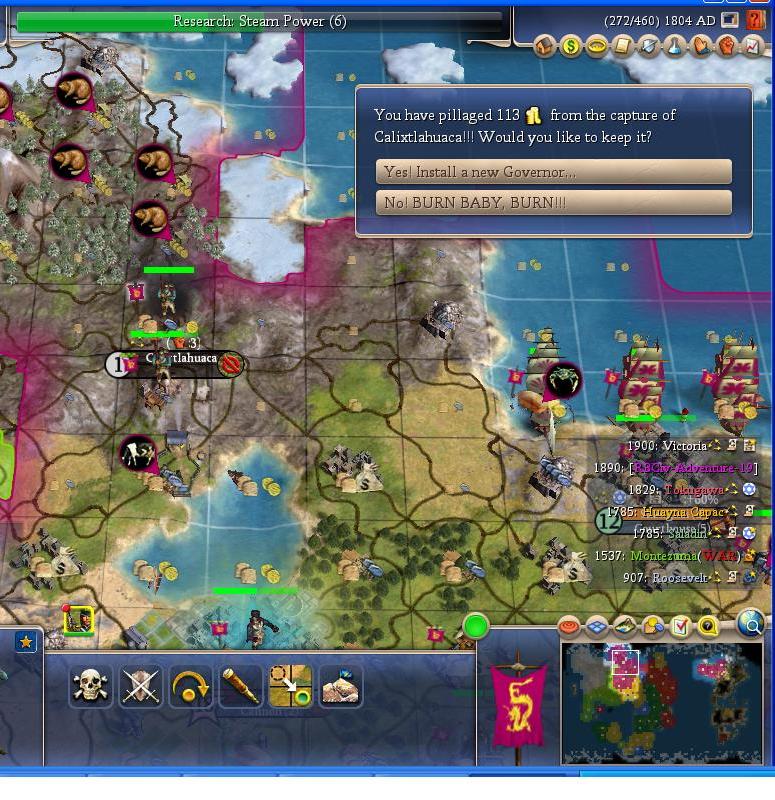Click the crossed swords unit action

pyautogui.click(x=141, y=686)
